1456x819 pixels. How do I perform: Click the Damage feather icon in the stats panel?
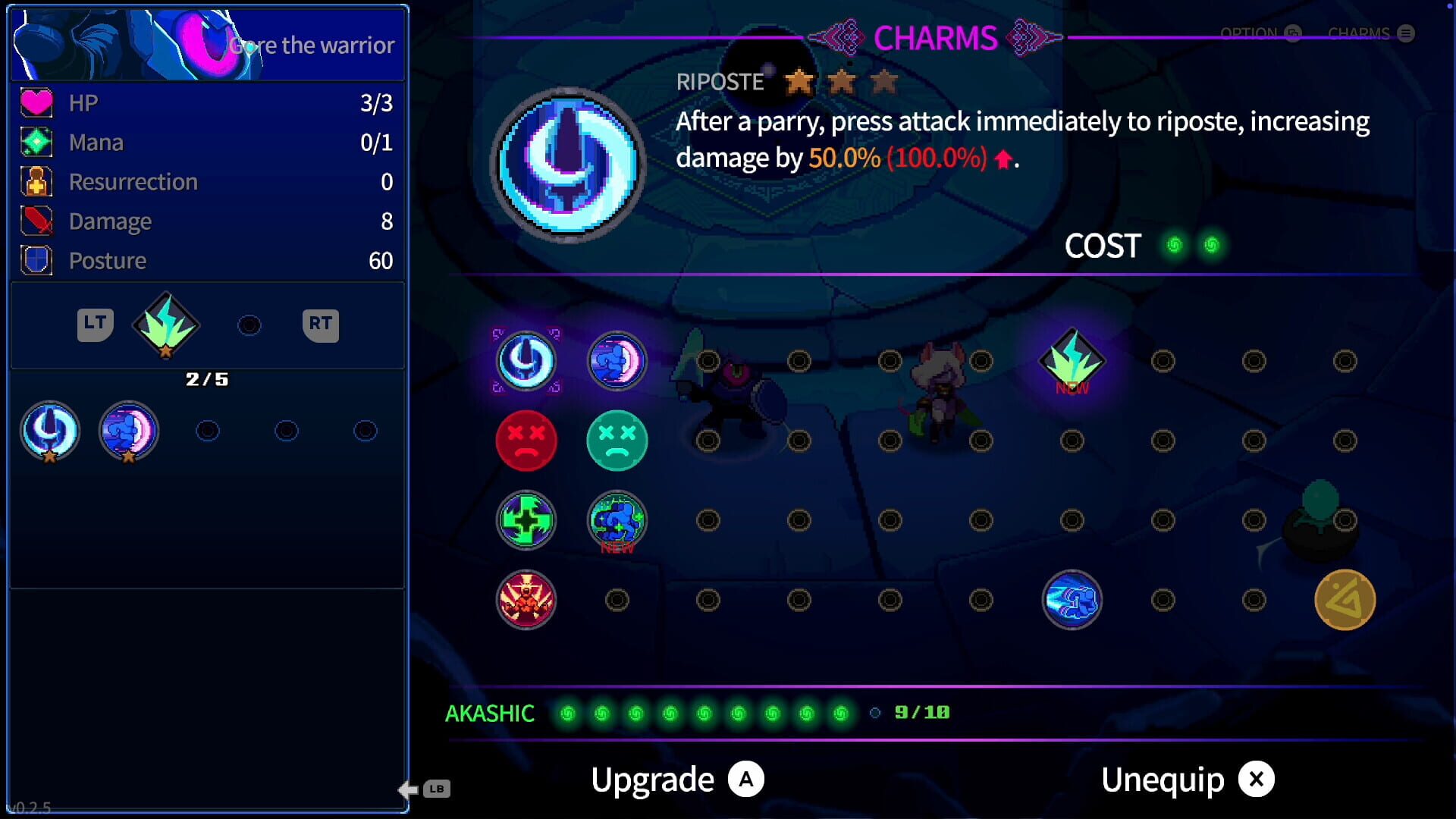(36, 221)
